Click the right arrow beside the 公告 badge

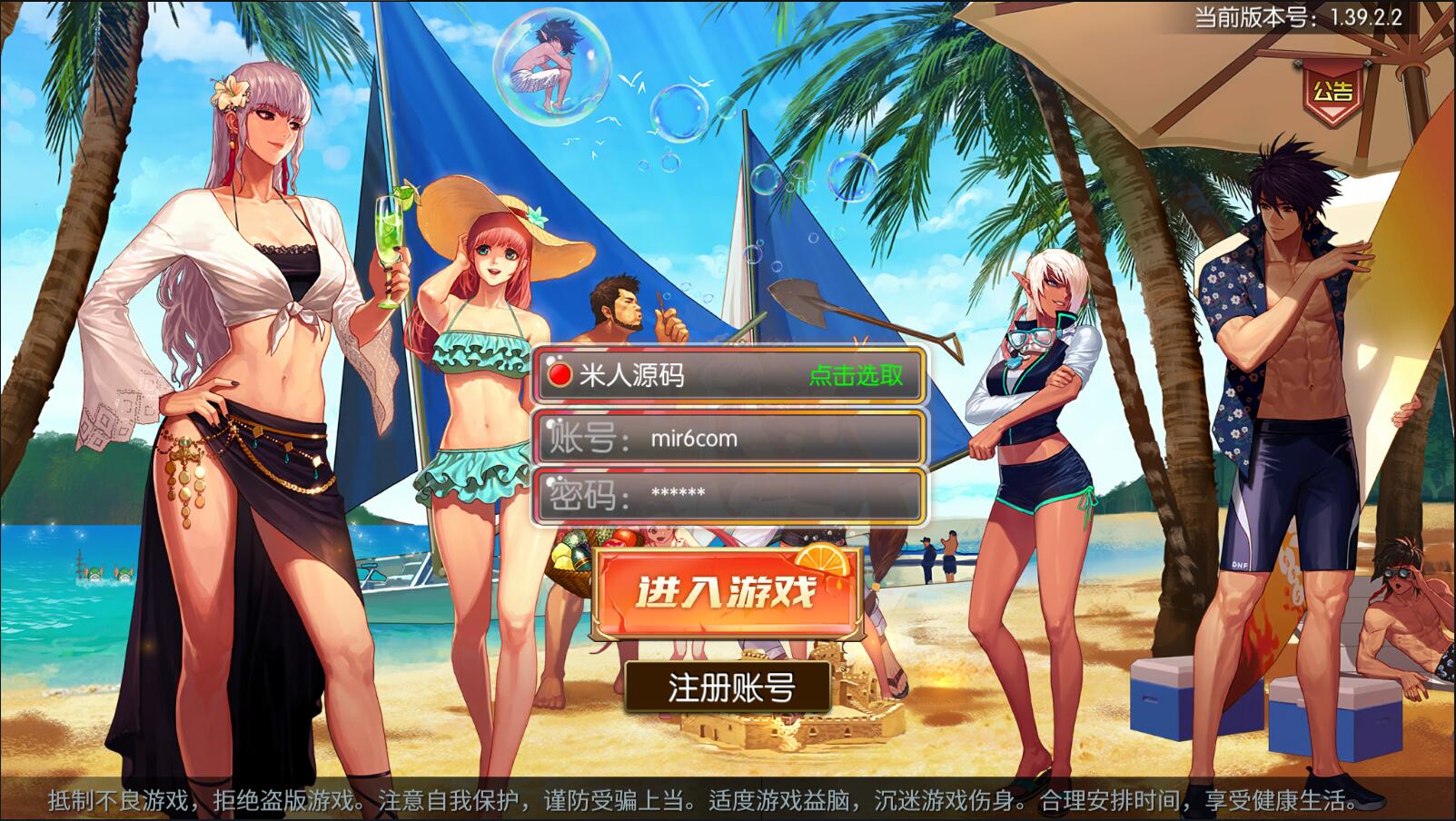pyautogui.click(x=1369, y=62)
